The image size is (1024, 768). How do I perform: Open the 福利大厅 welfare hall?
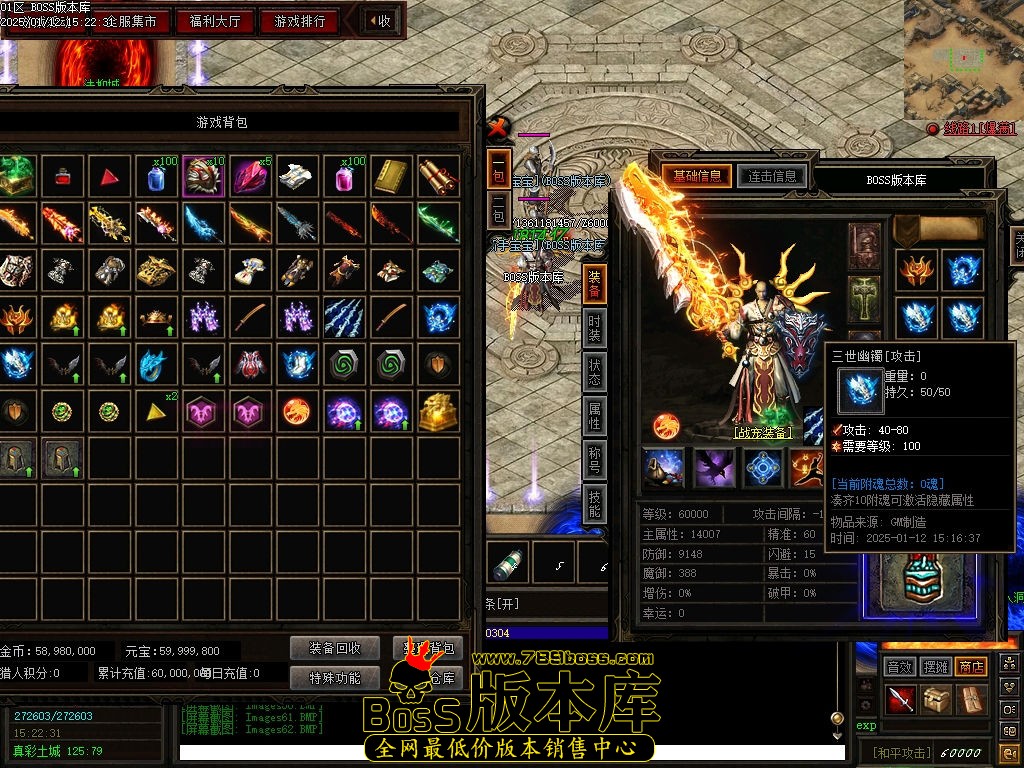click(x=215, y=21)
